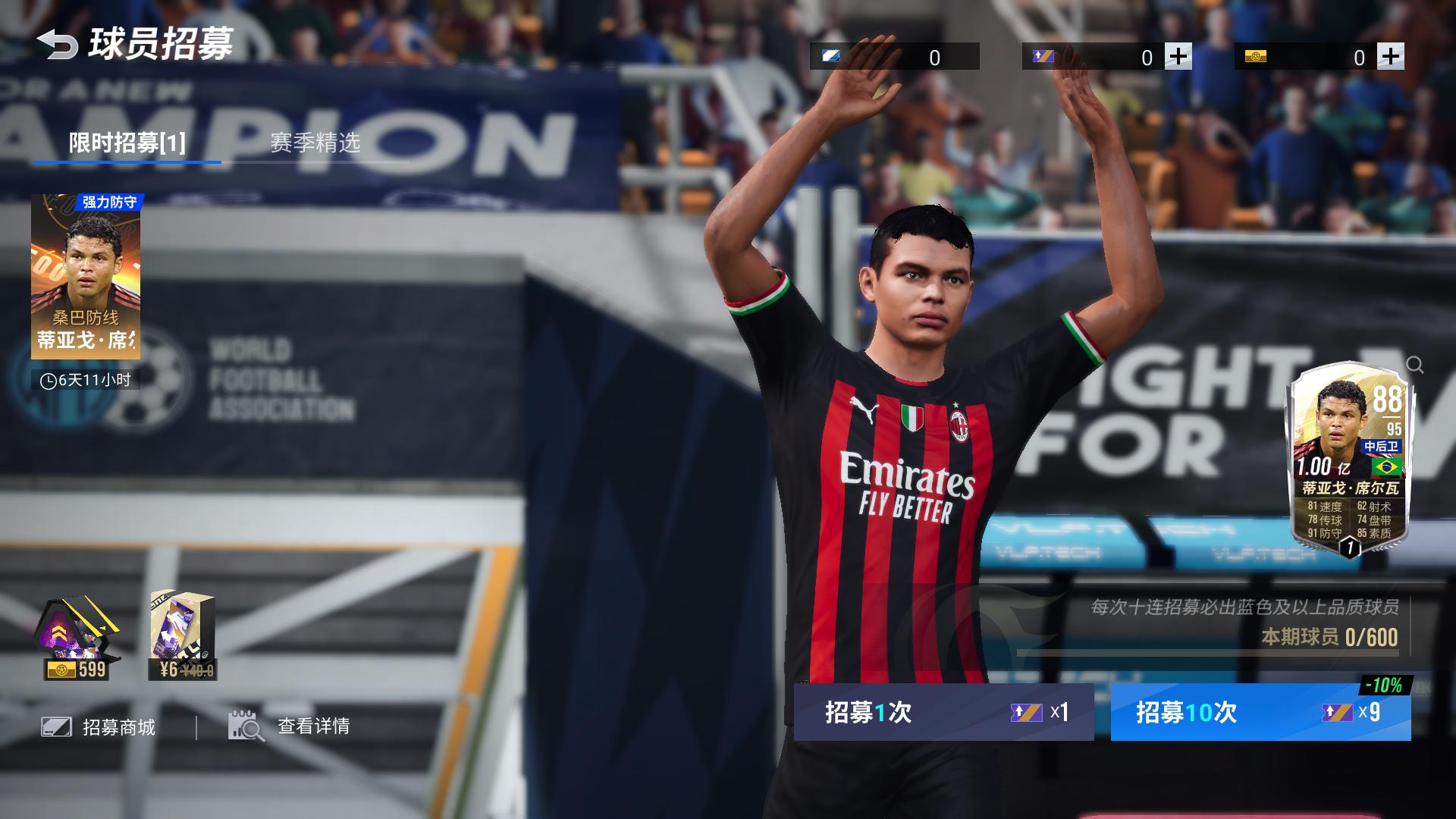Recruit ten times with 招募10次
1456x819 pixels.
click(x=1260, y=712)
